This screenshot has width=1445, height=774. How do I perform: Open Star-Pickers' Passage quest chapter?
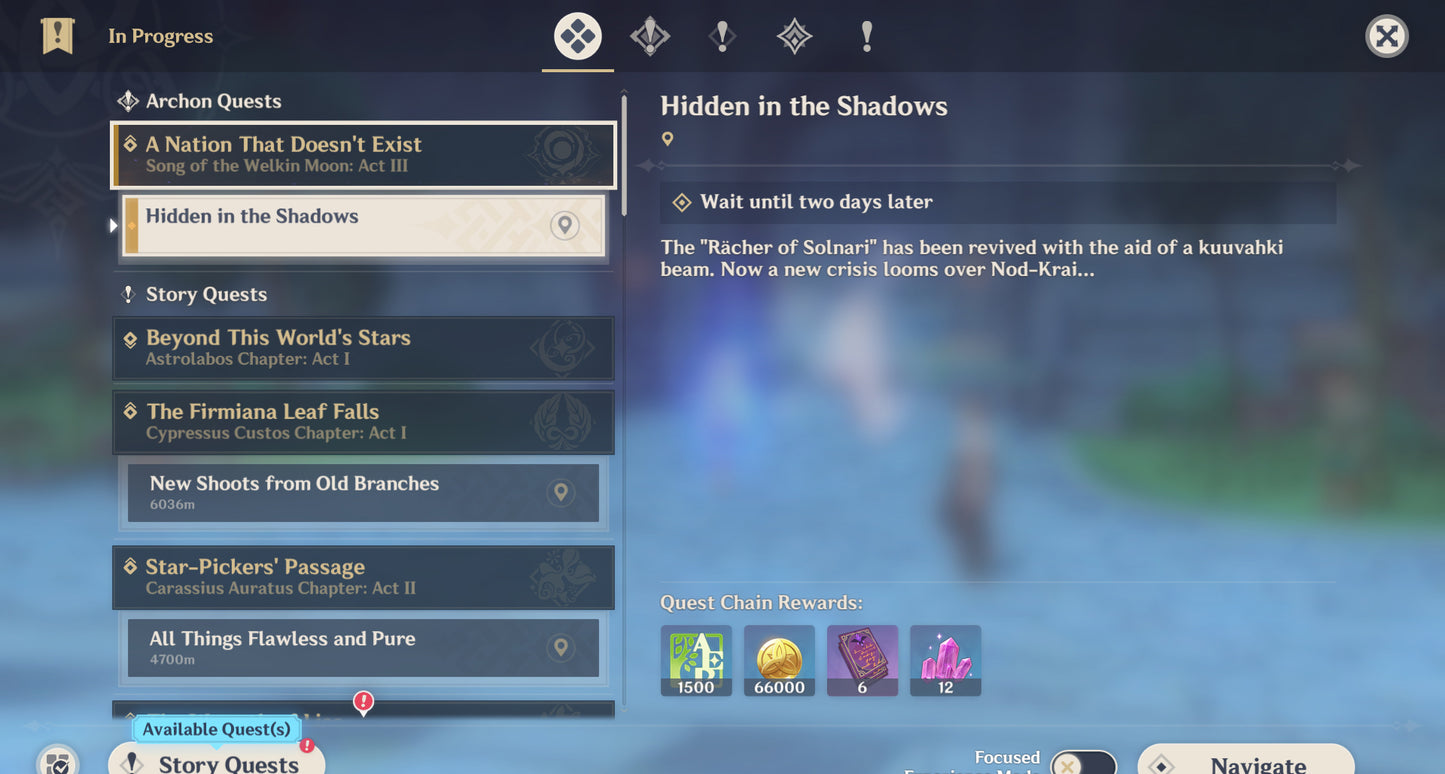pyautogui.click(x=363, y=577)
